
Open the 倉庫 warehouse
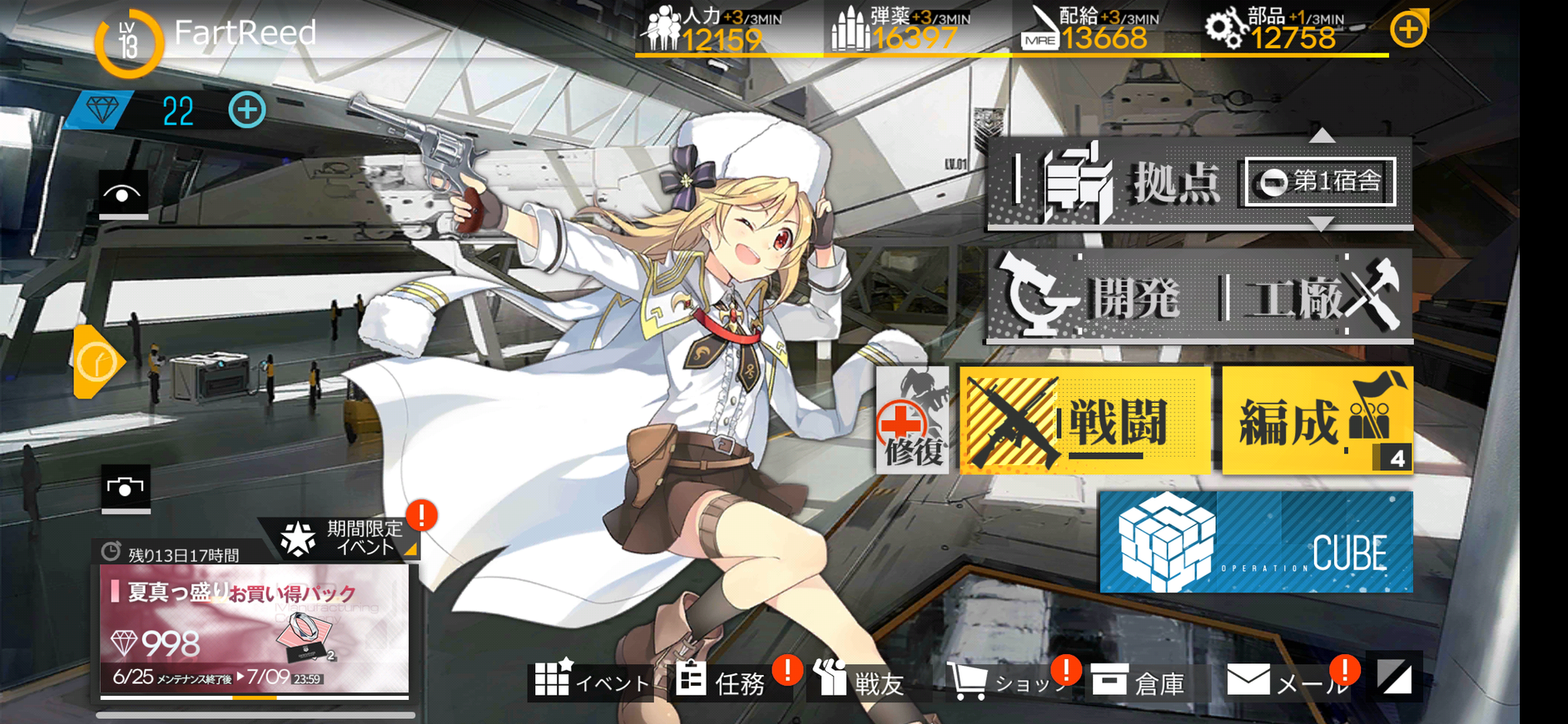(x=1138, y=682)
